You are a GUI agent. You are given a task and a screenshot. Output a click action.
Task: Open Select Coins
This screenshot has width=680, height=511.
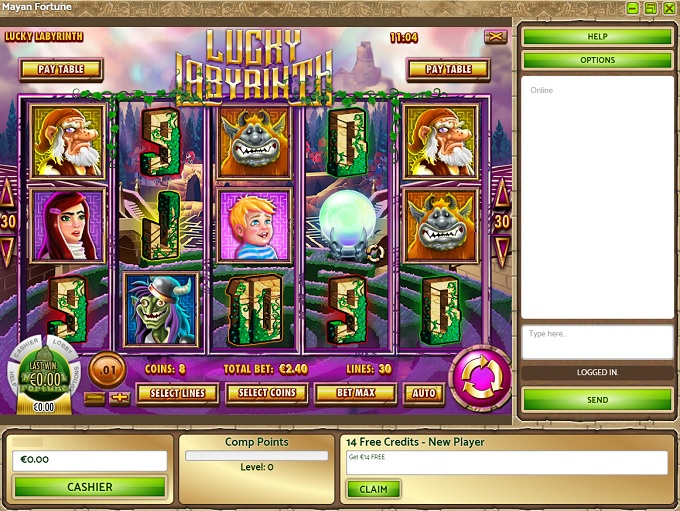tap(266, 393)
